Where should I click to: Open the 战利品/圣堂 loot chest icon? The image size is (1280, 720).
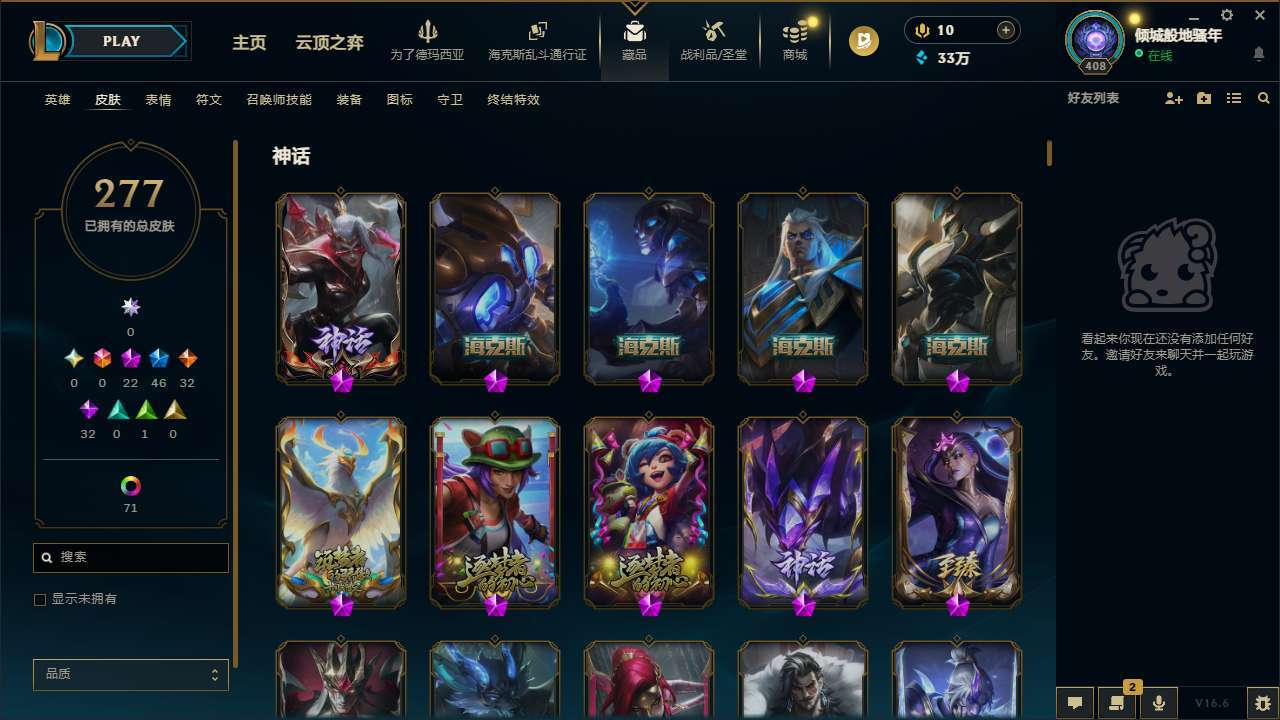pyautogui.click(x=712, y=30)
